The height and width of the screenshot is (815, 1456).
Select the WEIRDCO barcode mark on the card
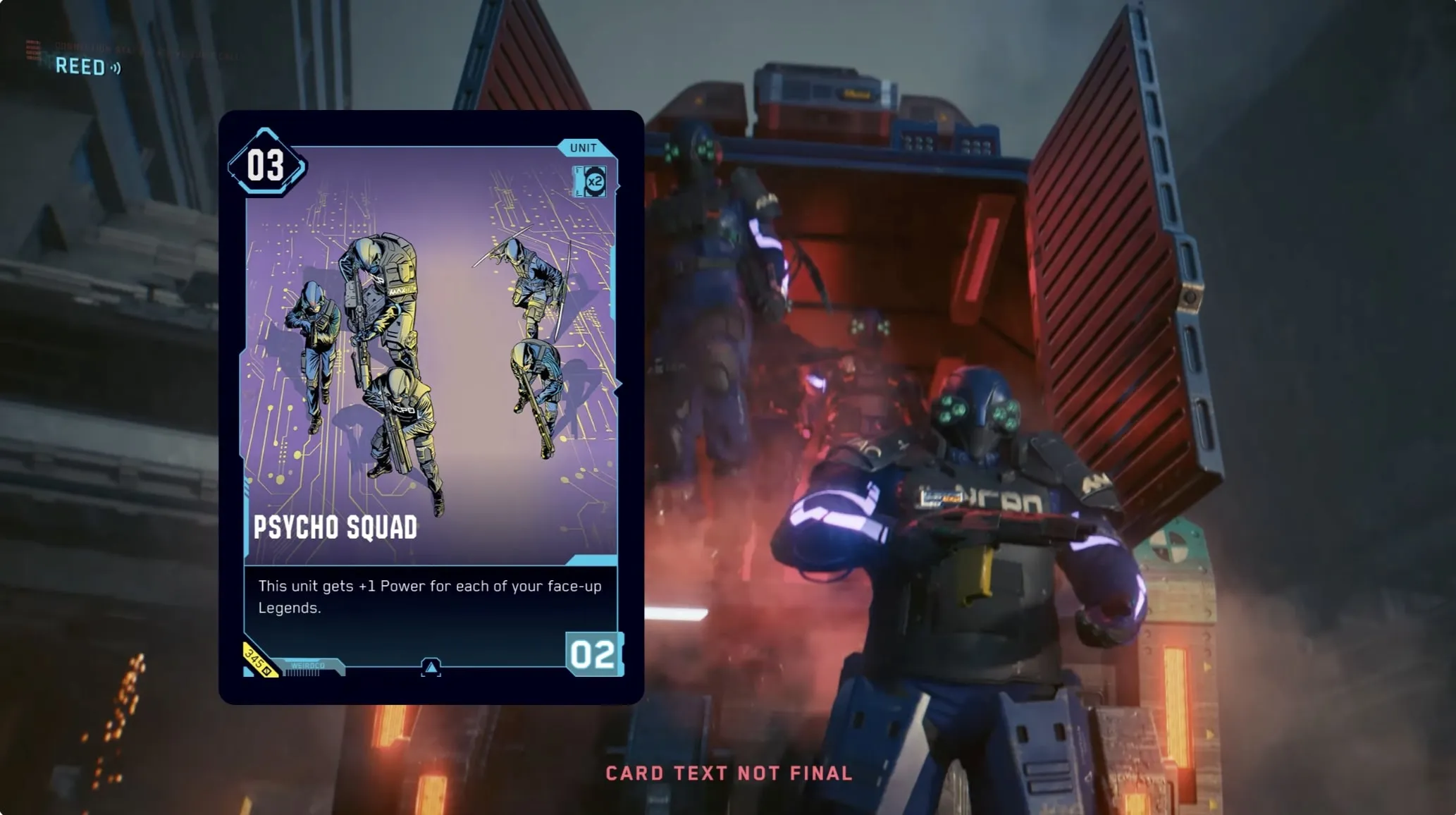[310, 665]
